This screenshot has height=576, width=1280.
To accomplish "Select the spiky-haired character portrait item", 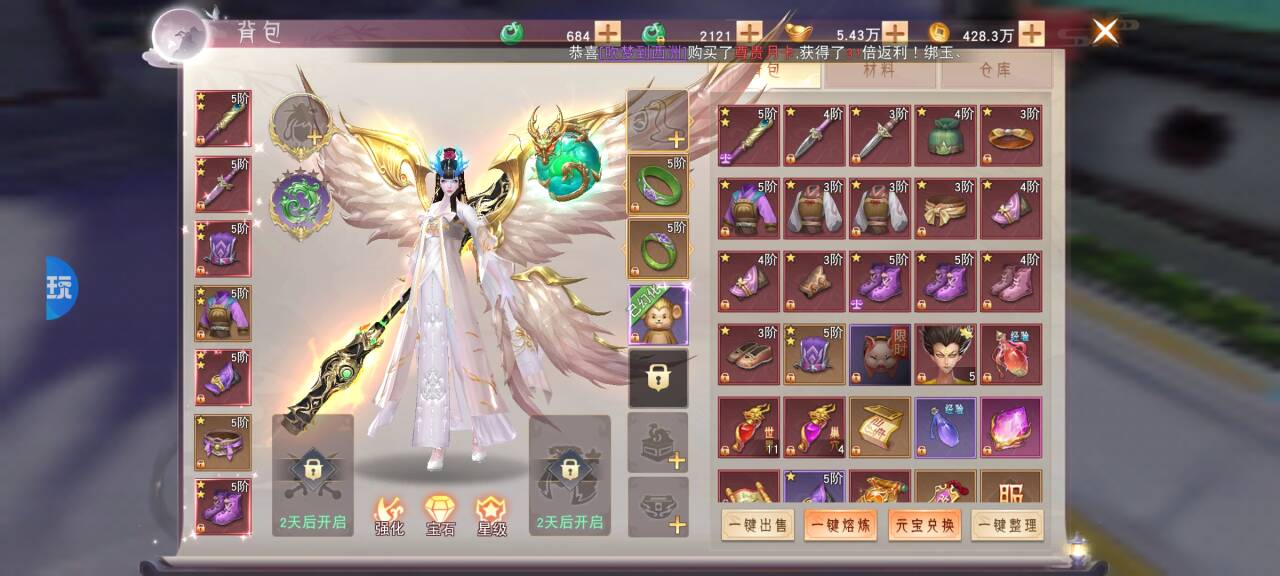I will tap(945, 354).
